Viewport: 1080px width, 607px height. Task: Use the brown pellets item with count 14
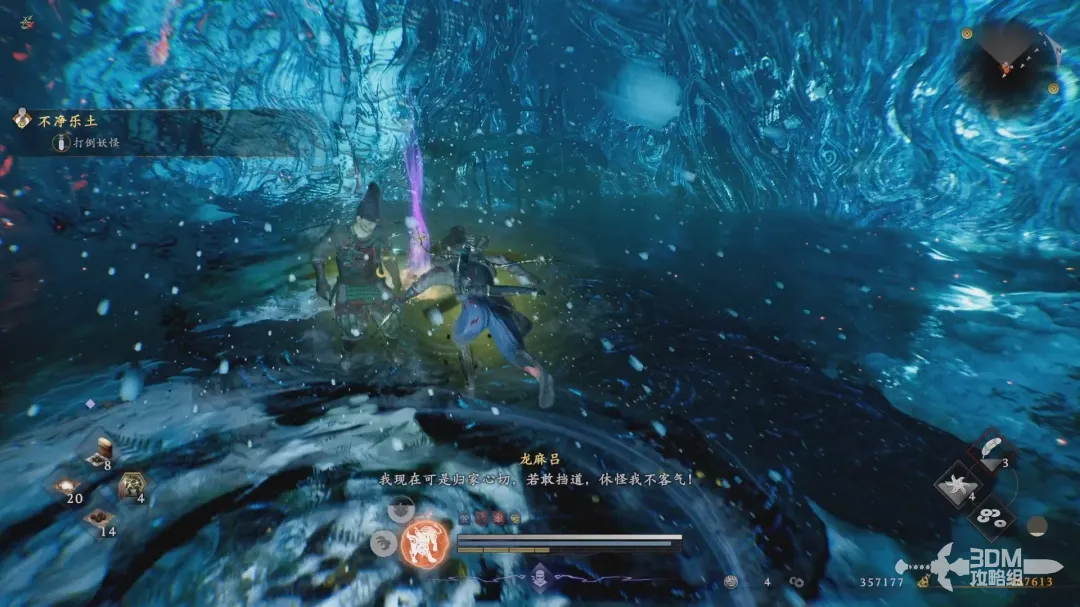point(100,518)
